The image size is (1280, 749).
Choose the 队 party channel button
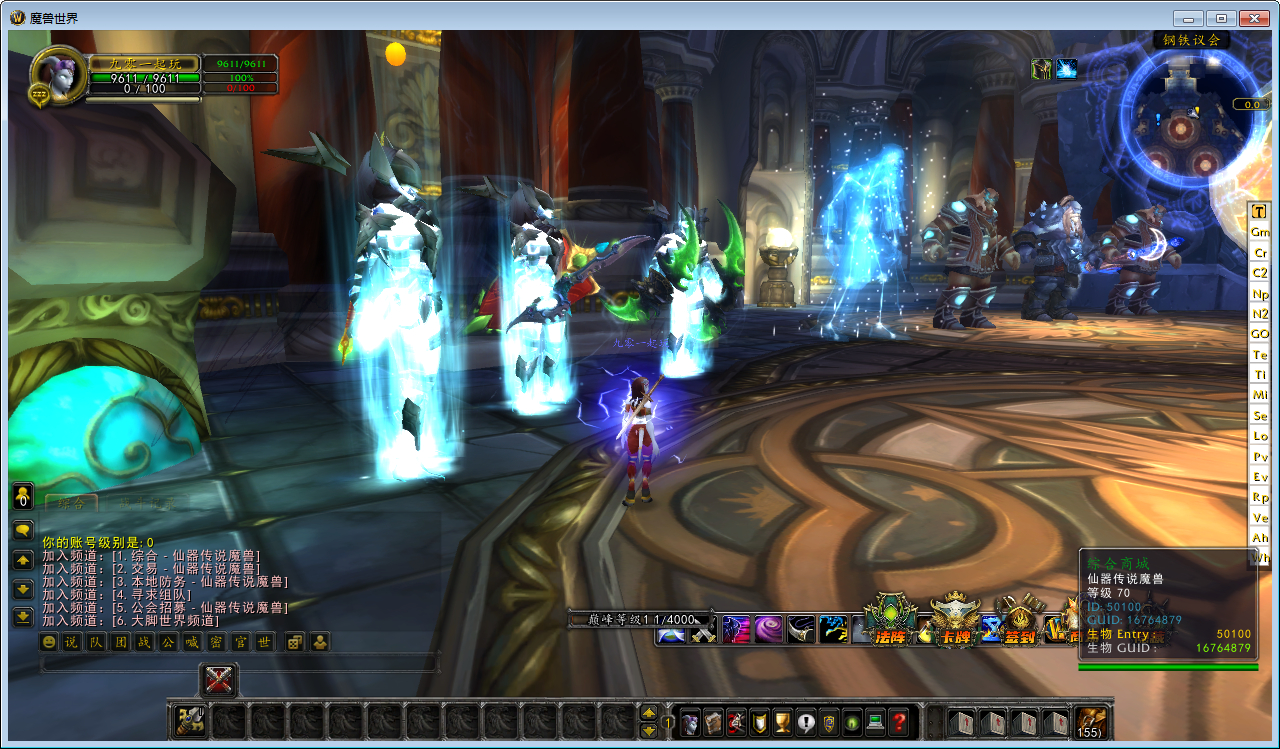[x=95, y=642]
